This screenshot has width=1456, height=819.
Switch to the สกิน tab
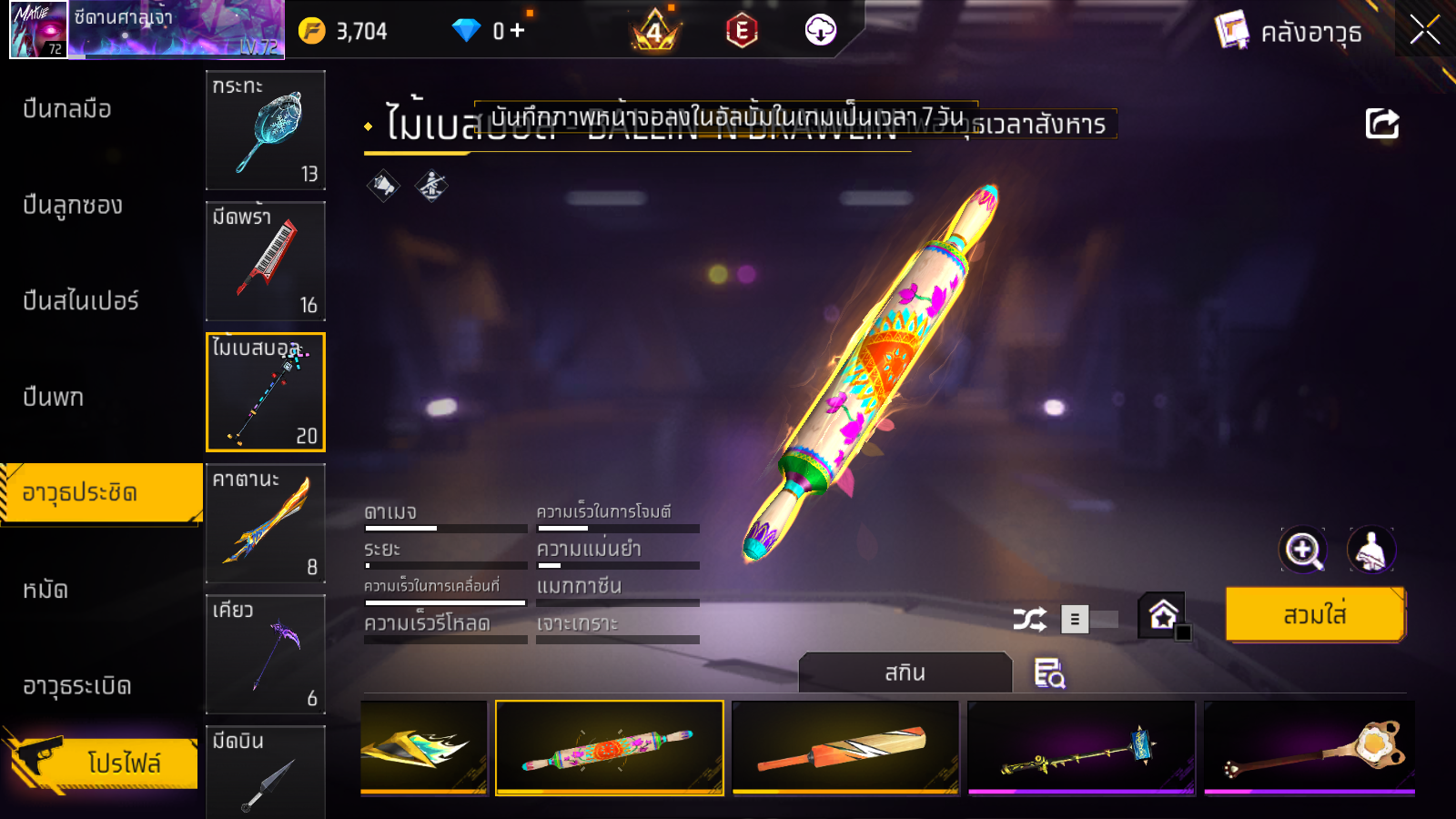coord(905,673)
